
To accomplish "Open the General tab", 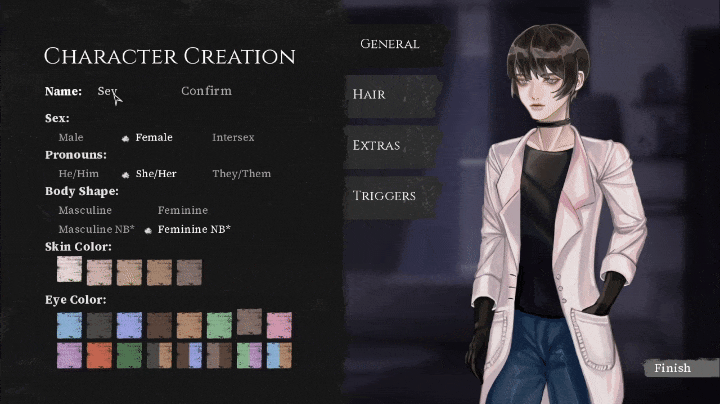I will (389, 44).
